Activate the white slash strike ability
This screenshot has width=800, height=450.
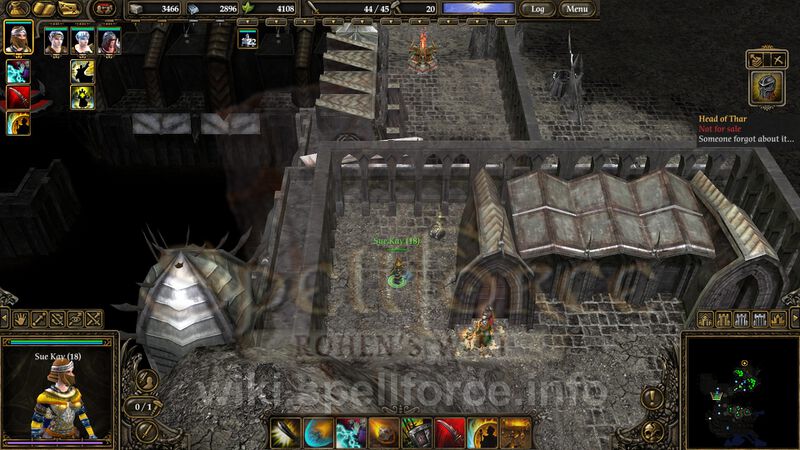point(285,432)
